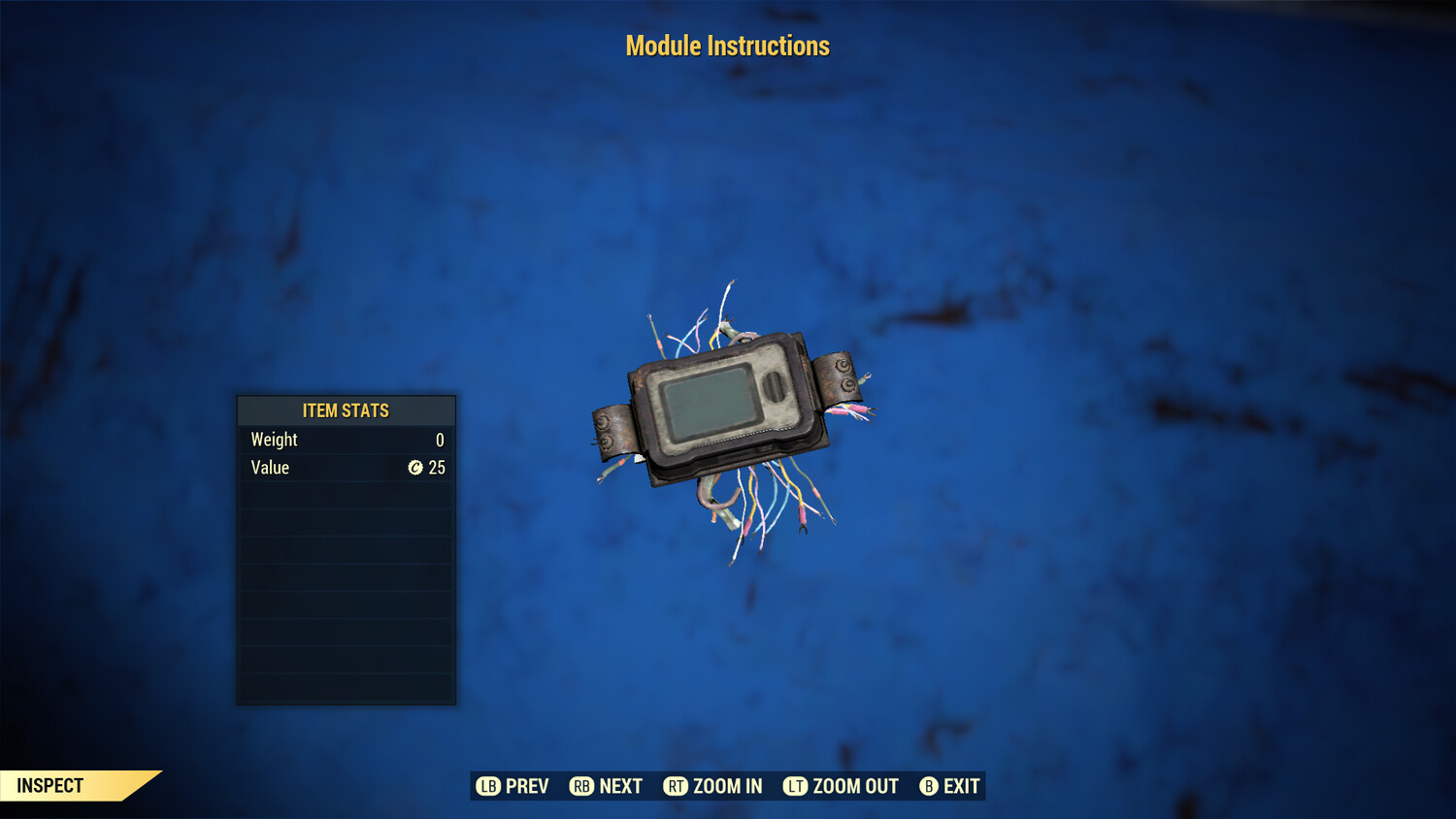Show the next item using NEXT
The height and width of the screenshot is (819, 1456).
[606, 786]
